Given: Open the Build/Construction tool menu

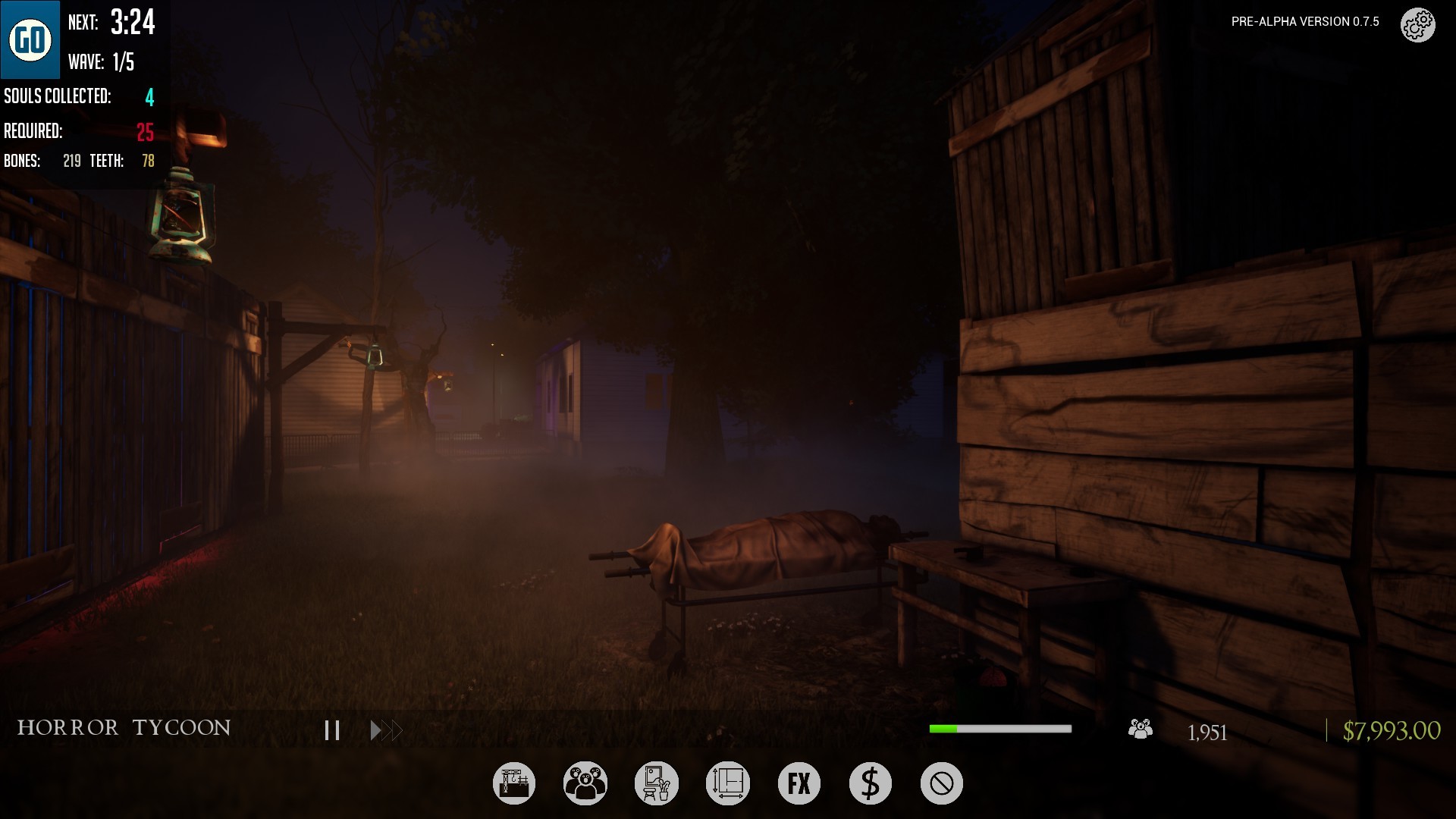Looking at the screenshot, I should [x=514, y=783].
